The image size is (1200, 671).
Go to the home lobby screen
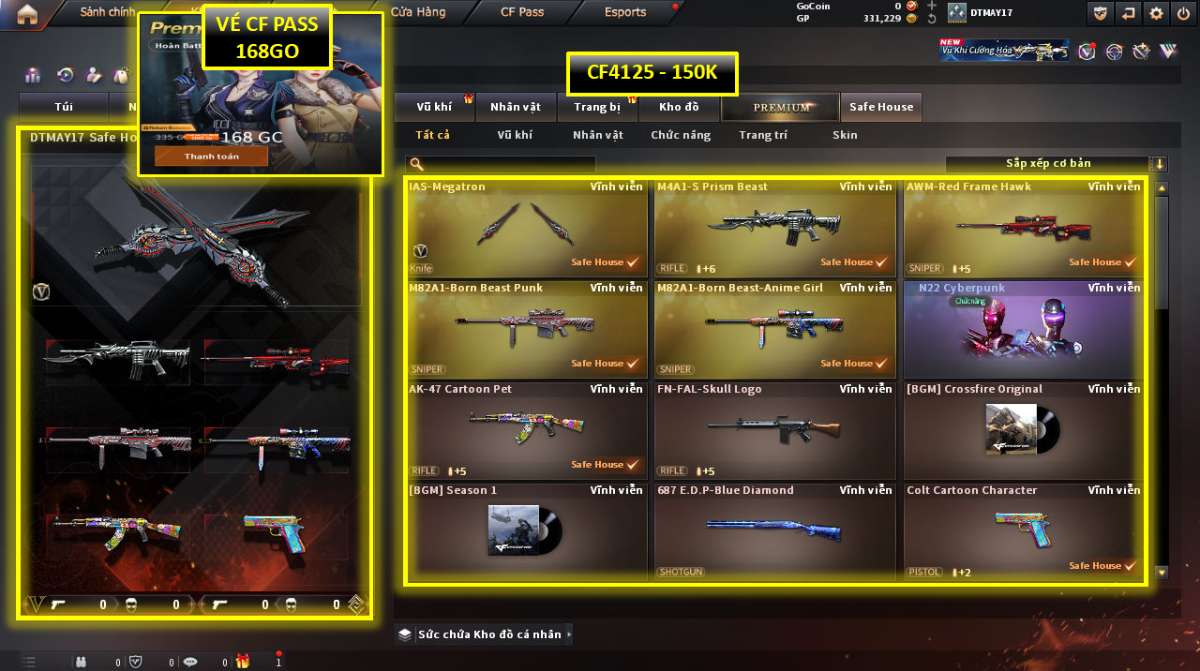28,13
